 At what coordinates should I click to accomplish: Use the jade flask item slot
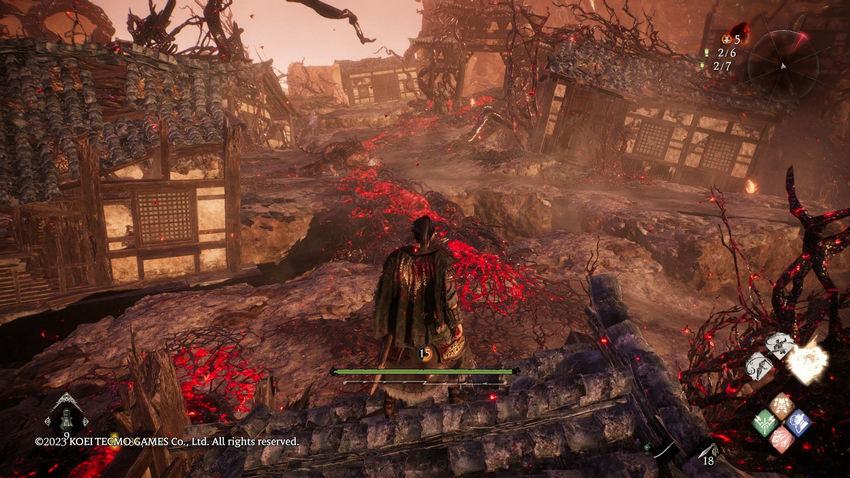(x=66, y=410)
